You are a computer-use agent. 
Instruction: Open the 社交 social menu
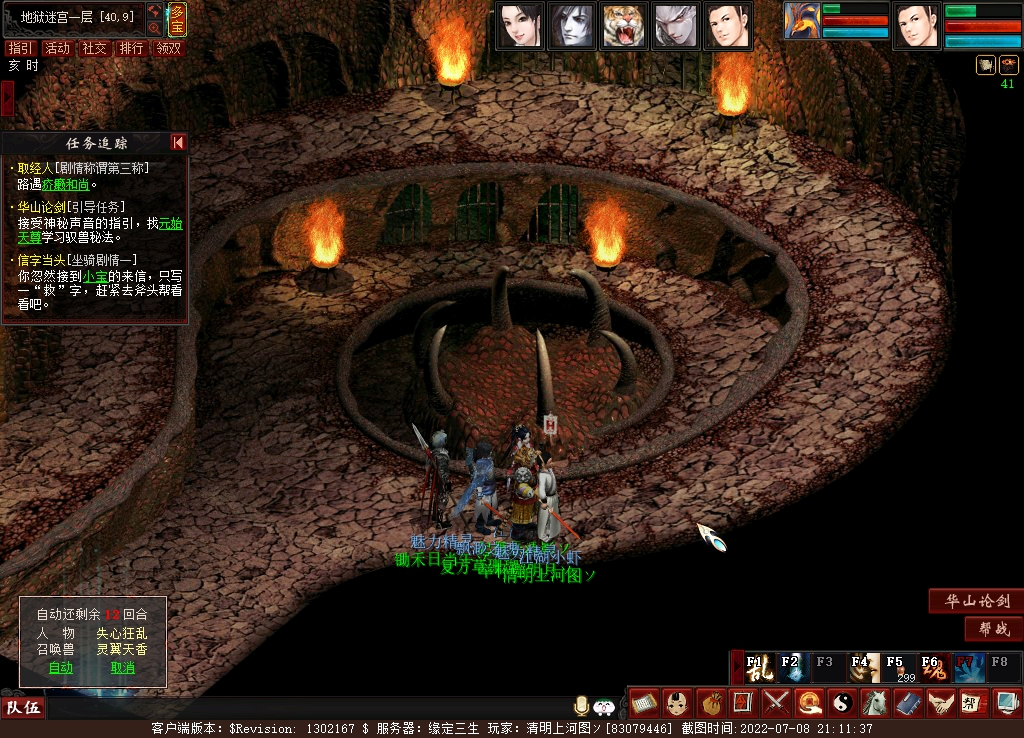tap(94, 48)
